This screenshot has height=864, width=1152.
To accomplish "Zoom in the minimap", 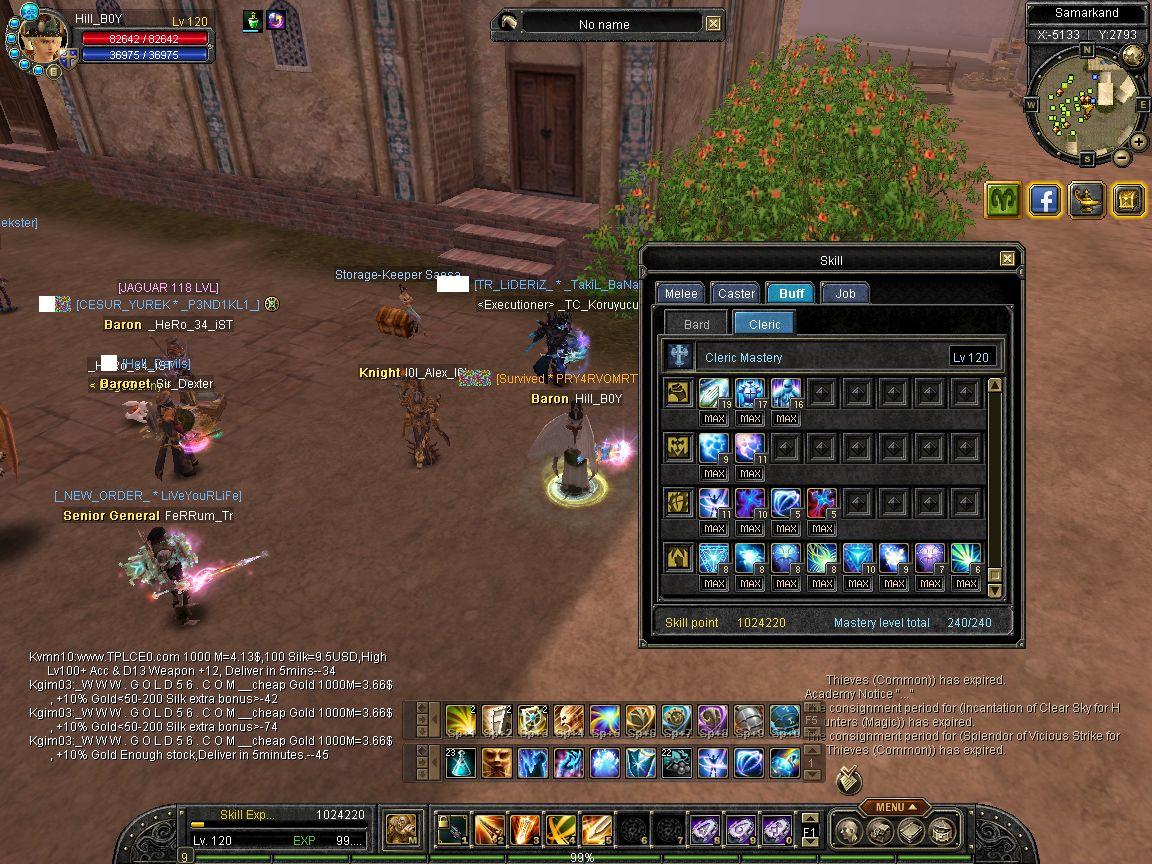I will (1138, 143).
